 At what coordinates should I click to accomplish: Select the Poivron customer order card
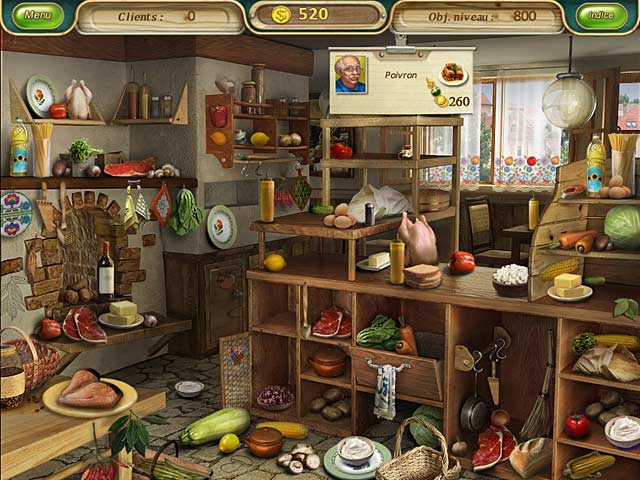[401, 79]
